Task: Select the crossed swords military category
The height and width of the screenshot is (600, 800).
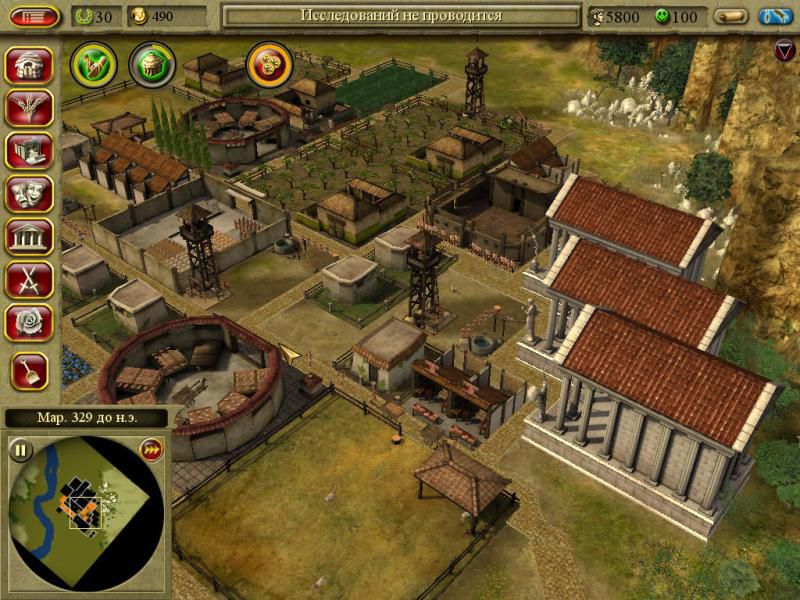Action: pyautogui.click(x=29, y=280)
